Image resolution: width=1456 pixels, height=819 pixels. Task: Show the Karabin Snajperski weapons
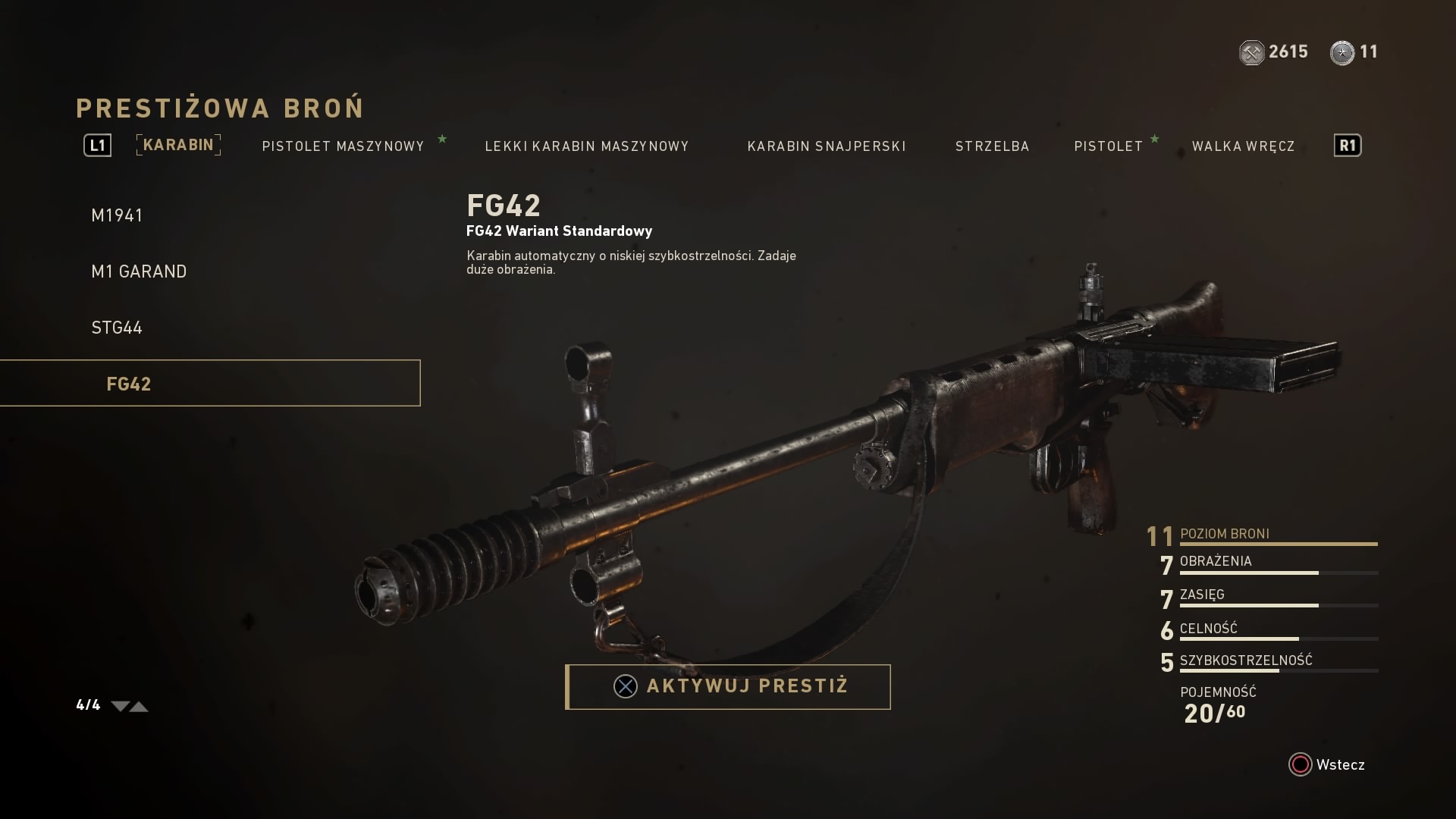[827, 146]
